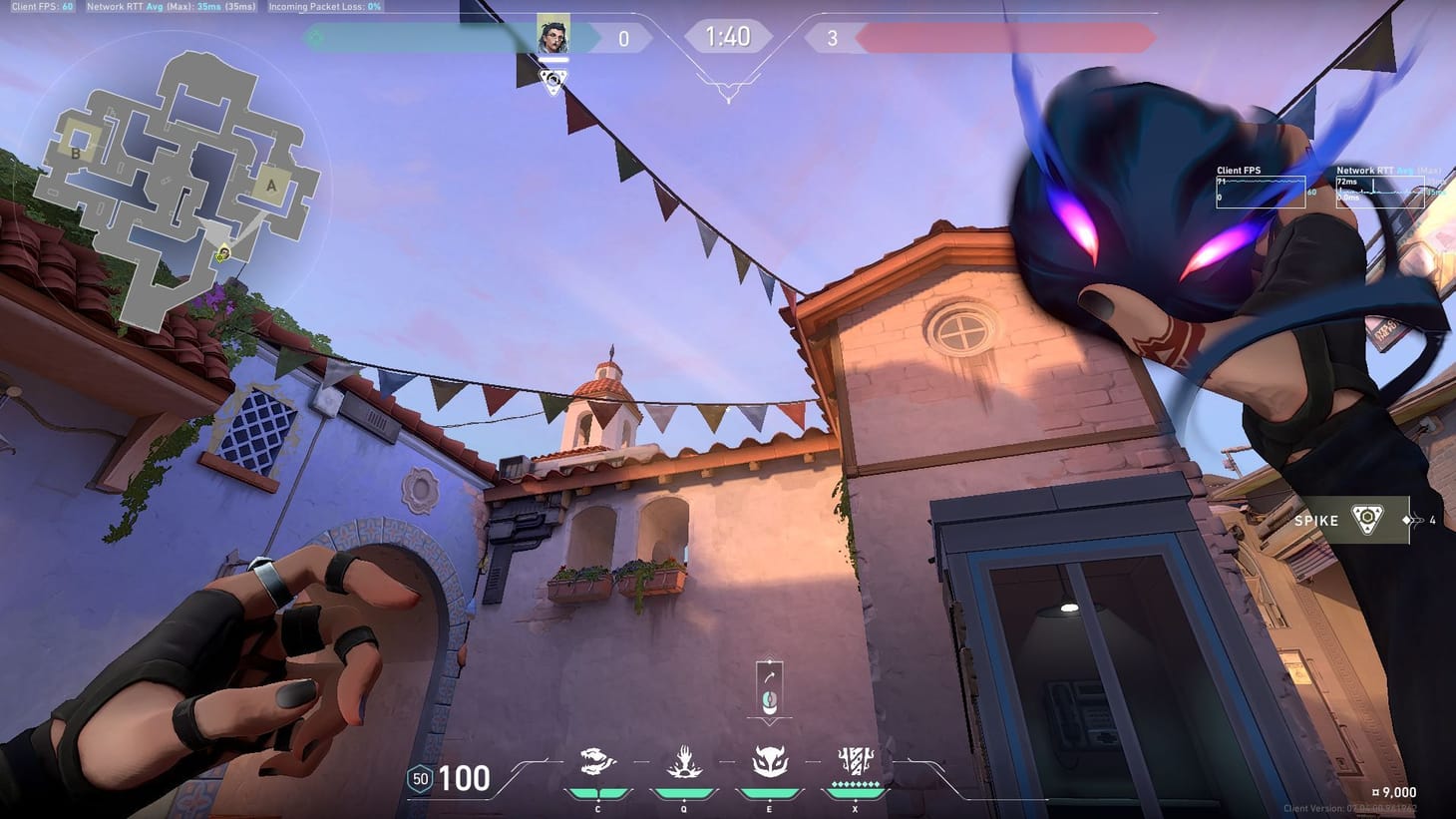Select the Empress ultimate icon on X
The width and height of the screenshot is (1456, 819).
coord(855,760)
